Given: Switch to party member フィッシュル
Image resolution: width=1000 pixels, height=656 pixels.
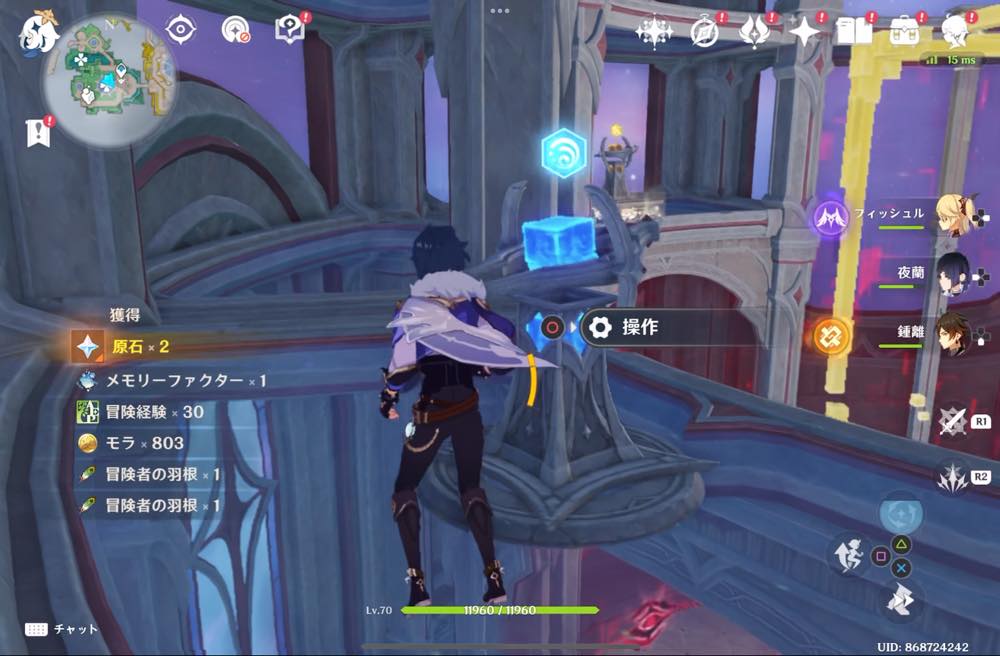Looking at the screenshot, I should (x=956, y=214).
